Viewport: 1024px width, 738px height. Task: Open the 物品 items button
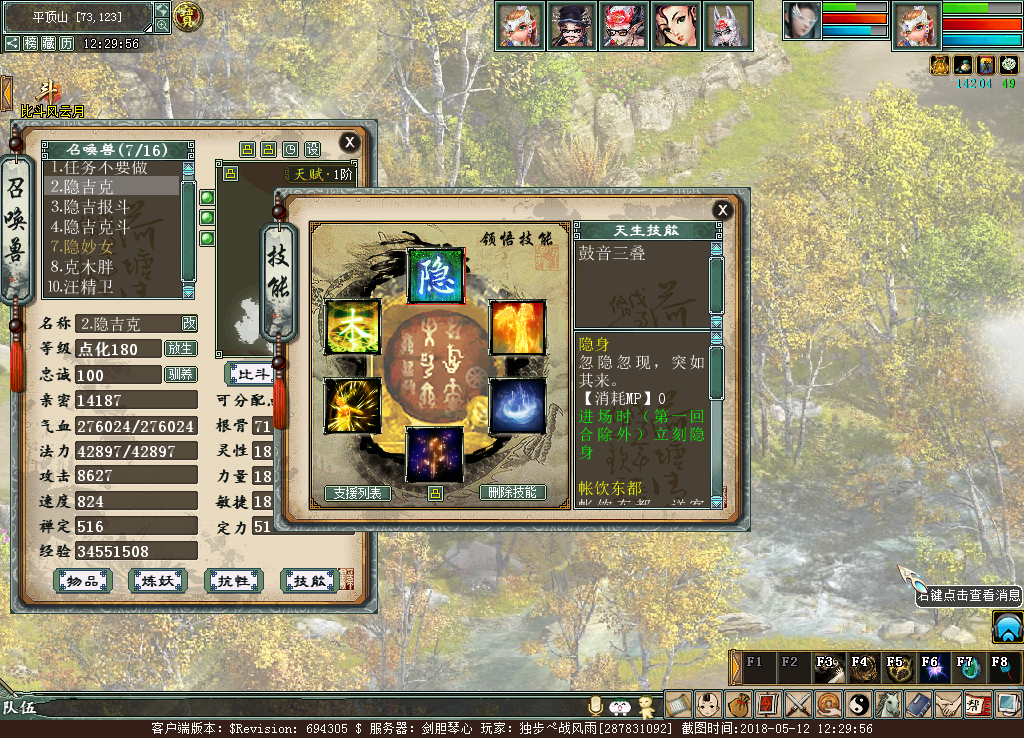pyautogui.click(x=82, y=580)
